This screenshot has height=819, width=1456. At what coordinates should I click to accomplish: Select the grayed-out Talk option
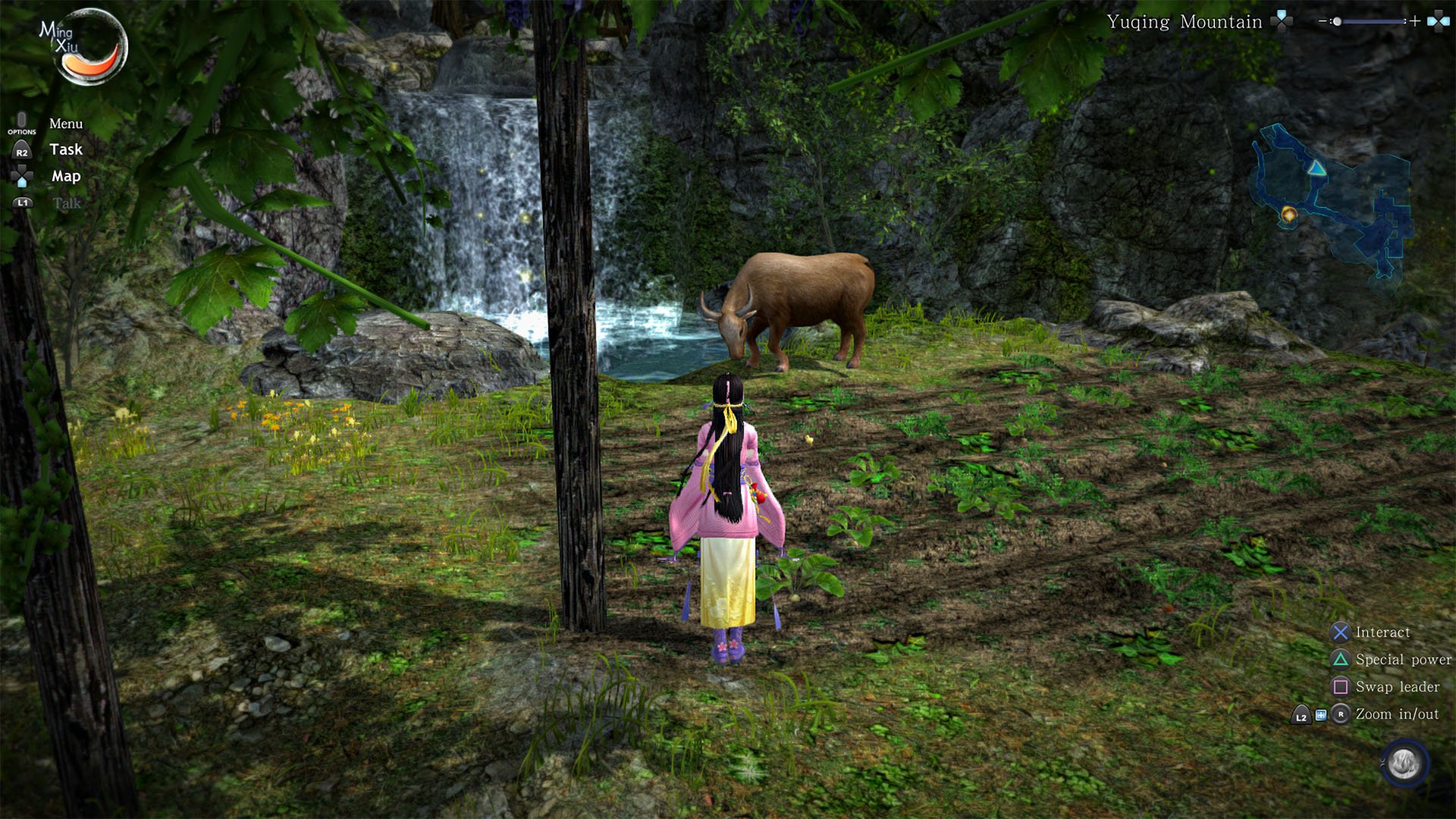(x=66, y=202)
